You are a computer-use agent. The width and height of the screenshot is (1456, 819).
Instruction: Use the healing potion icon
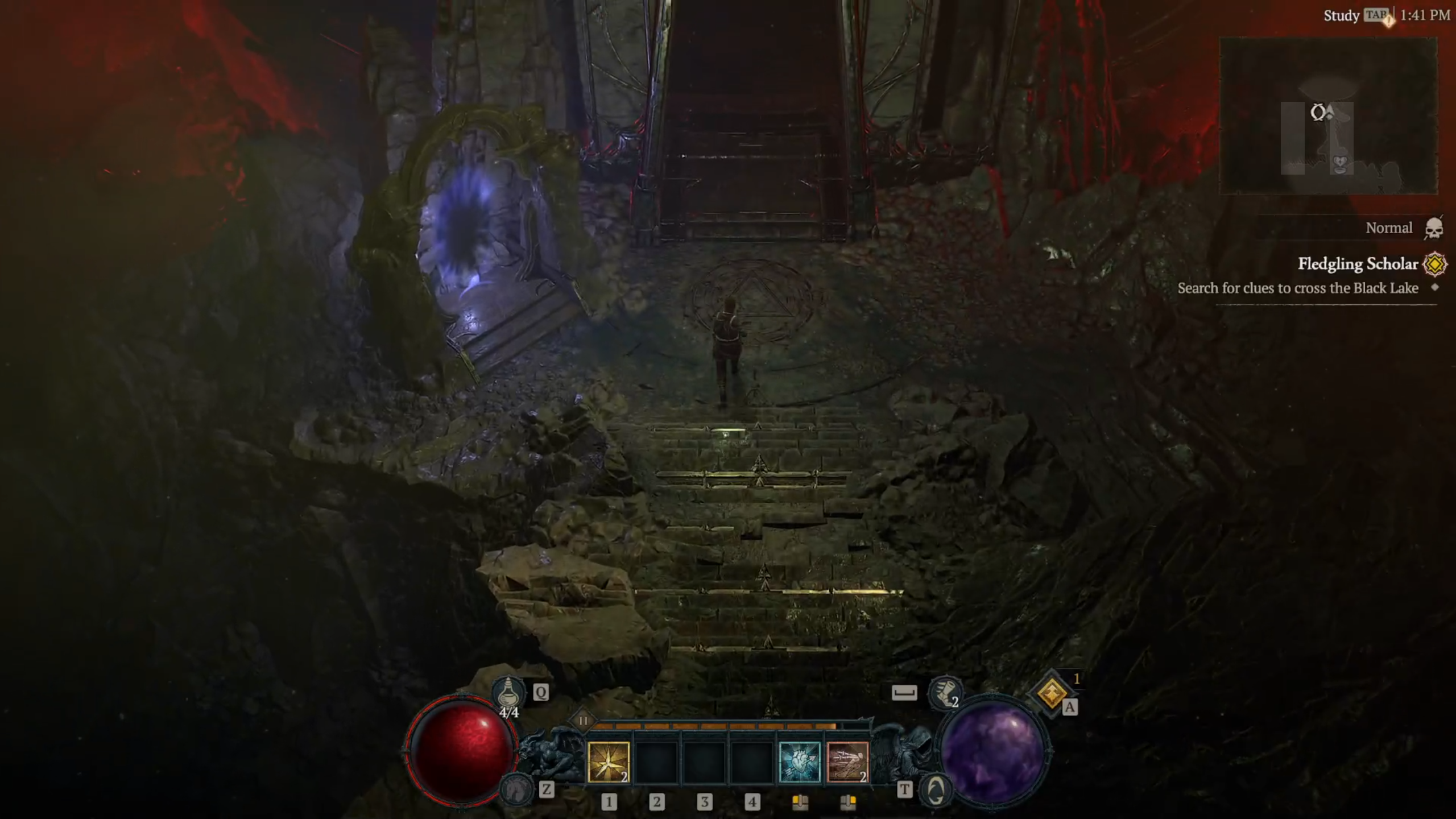[x=508, y=693]
